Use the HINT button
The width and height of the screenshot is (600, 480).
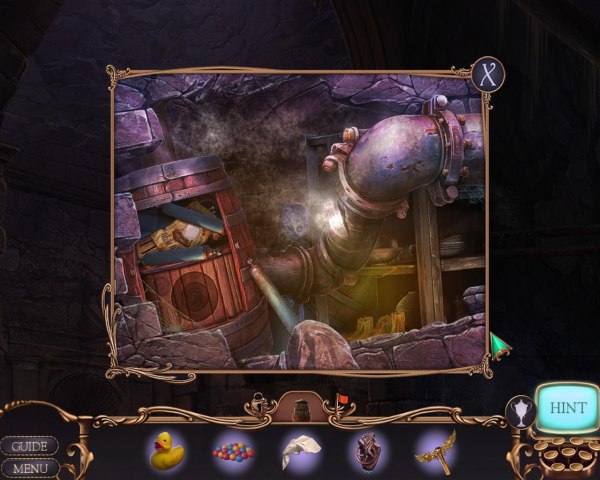(567, 409)
